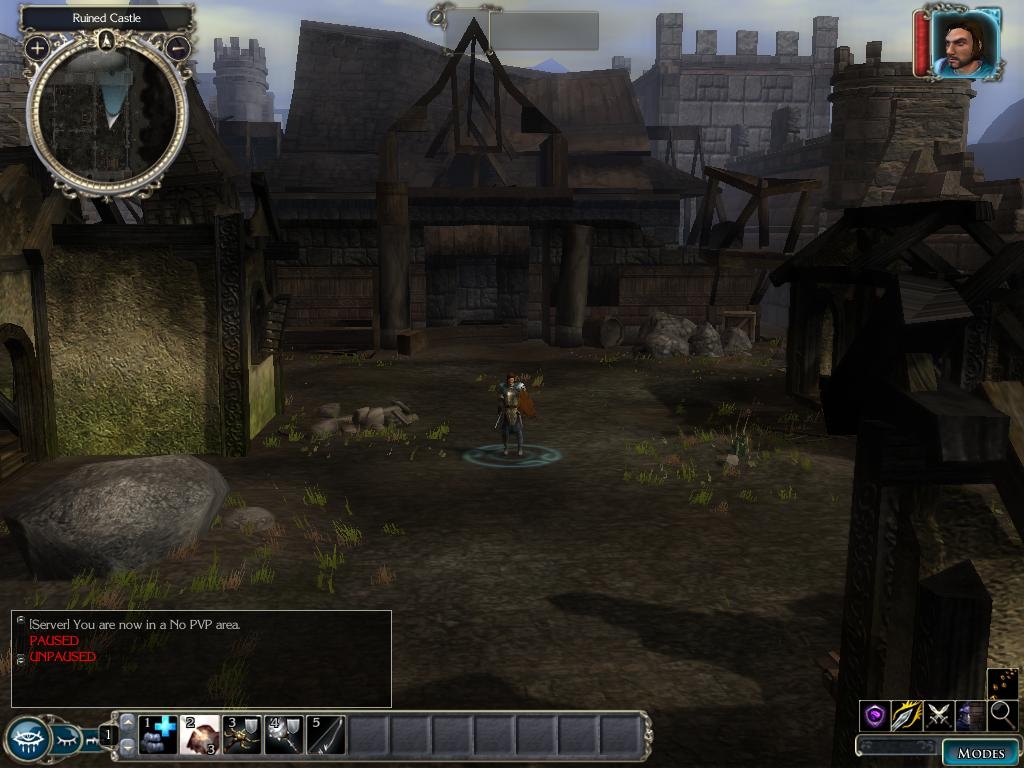
Task: Toggle the hooded figure stealth mode
Action: tap(971, 715)
